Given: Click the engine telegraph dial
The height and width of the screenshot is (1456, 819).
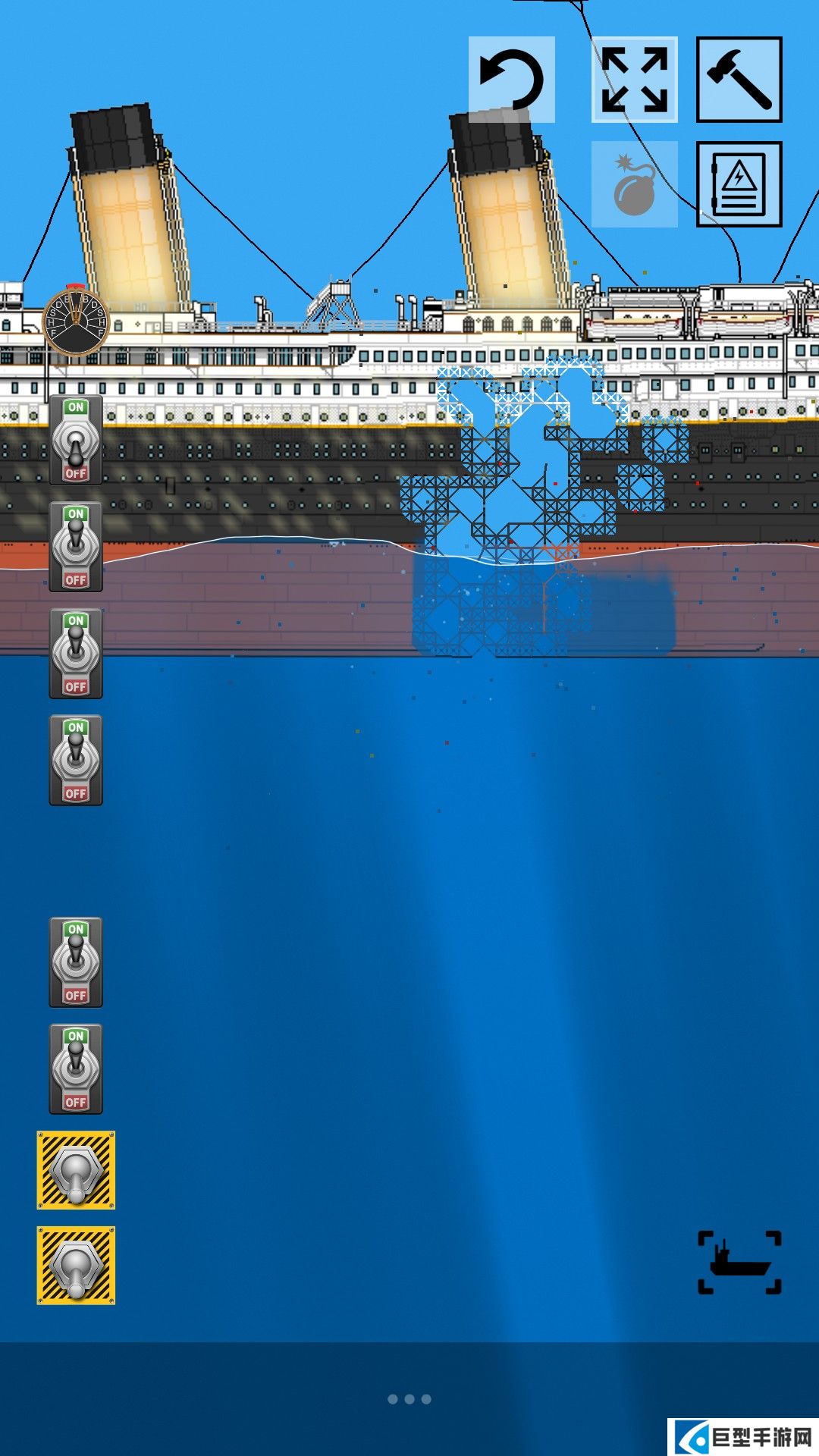Looking at the screenshot, I should click(76, 321).
